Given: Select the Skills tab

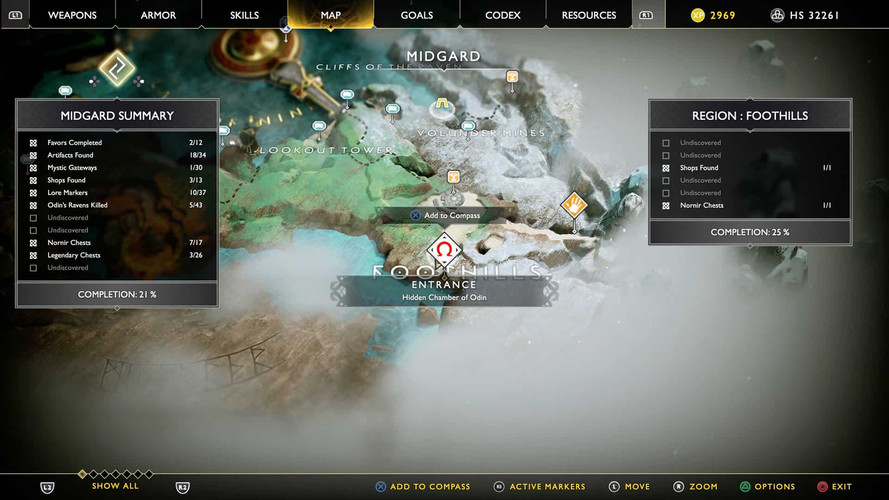Looking at the screenshot, I should pos(244,15).
